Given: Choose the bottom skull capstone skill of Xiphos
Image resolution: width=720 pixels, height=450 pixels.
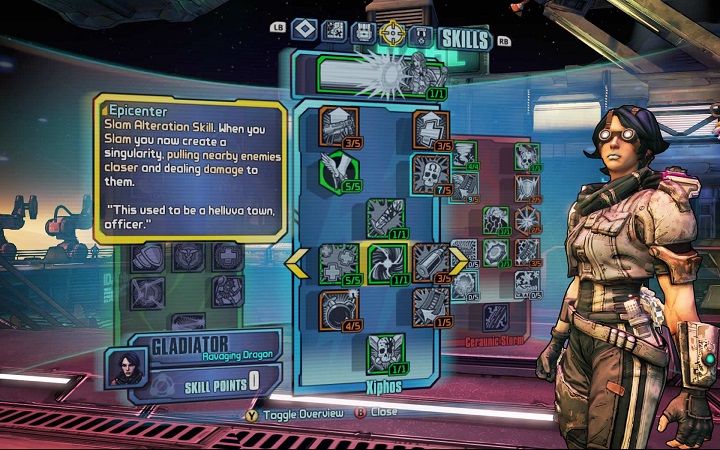Looking at the screenshot, I should click(384, 351).
